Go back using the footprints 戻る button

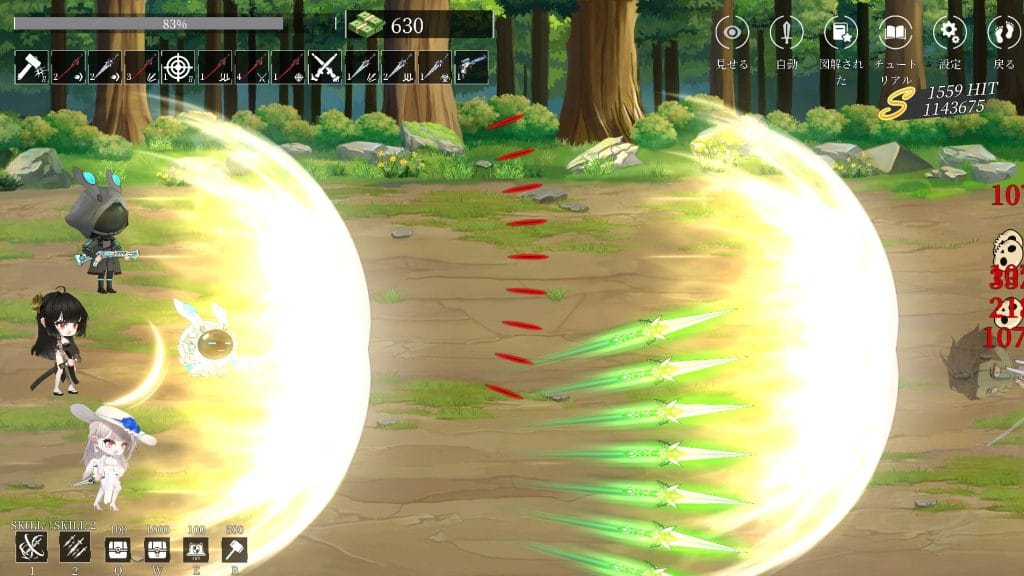tap(1004, 33)
